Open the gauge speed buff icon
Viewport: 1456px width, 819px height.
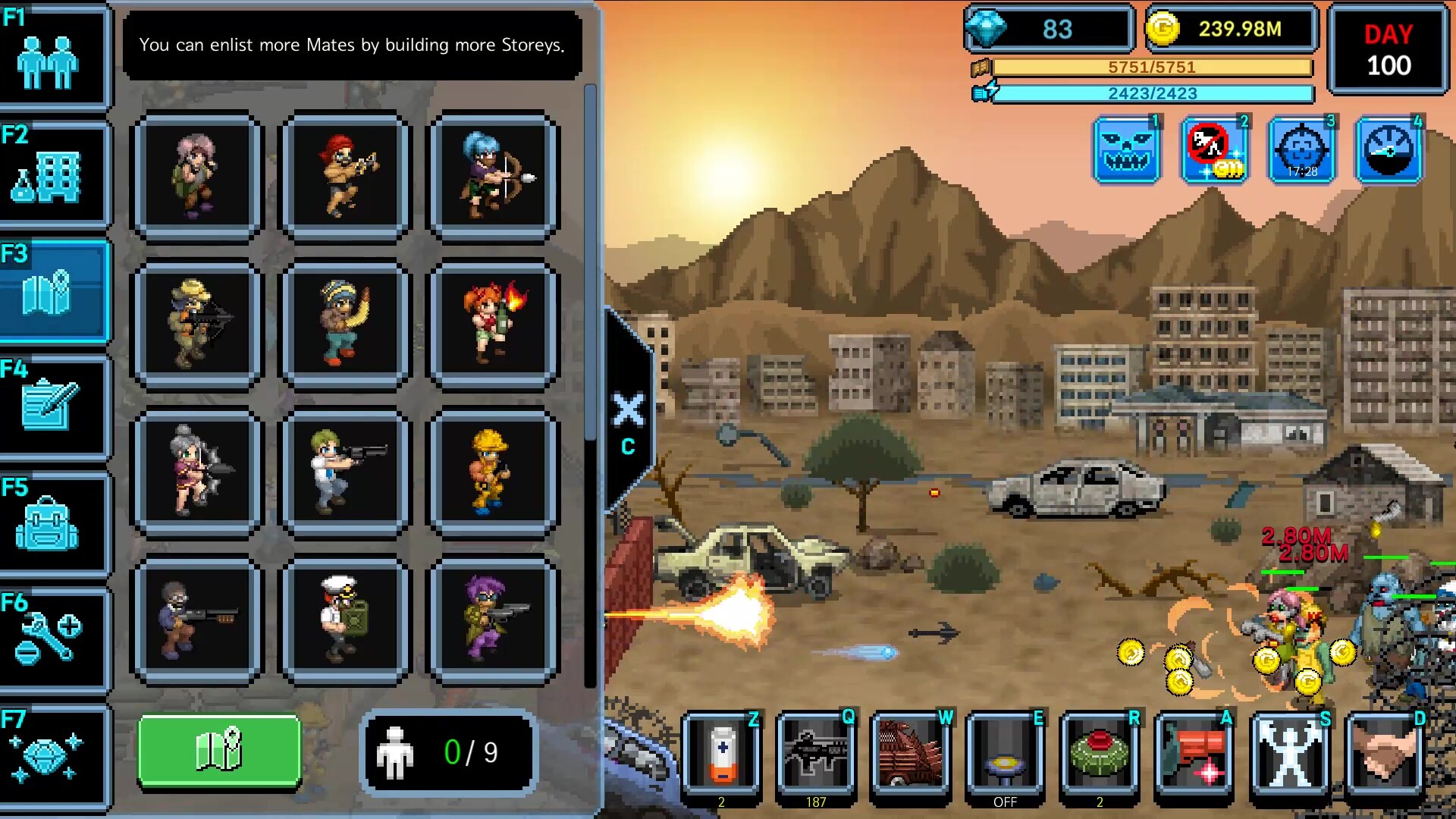pos(1390,149)
